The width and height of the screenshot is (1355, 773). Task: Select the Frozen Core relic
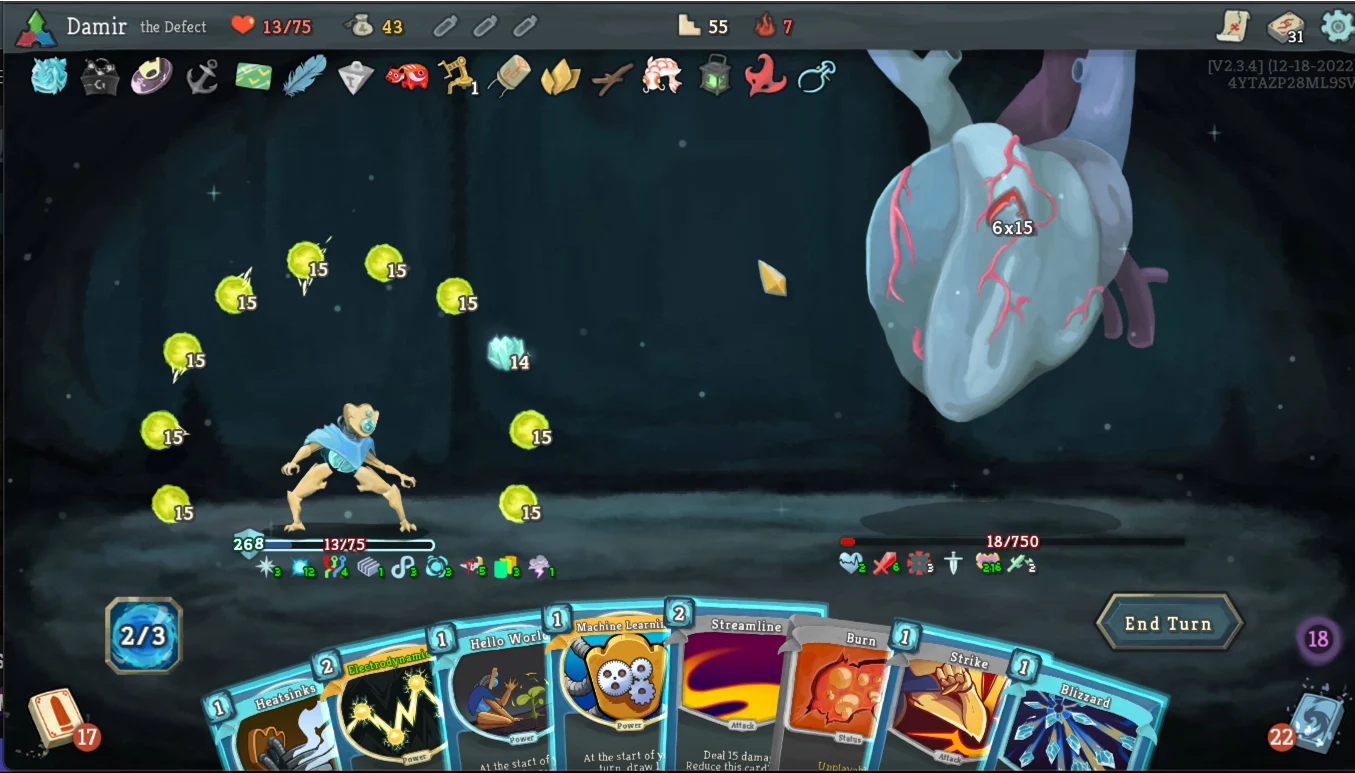(48, 78)
